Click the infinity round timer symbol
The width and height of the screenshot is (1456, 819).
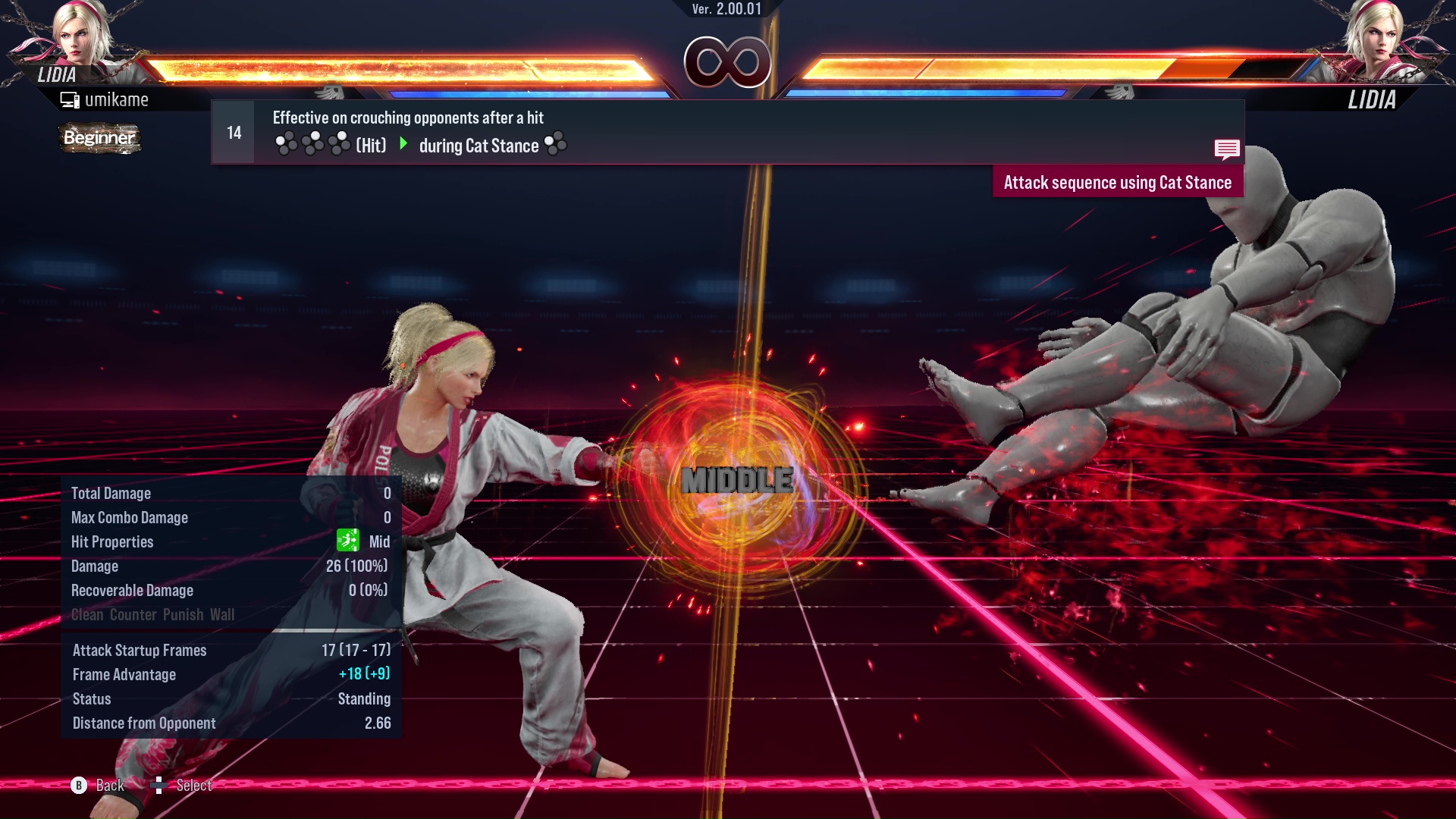728,61
